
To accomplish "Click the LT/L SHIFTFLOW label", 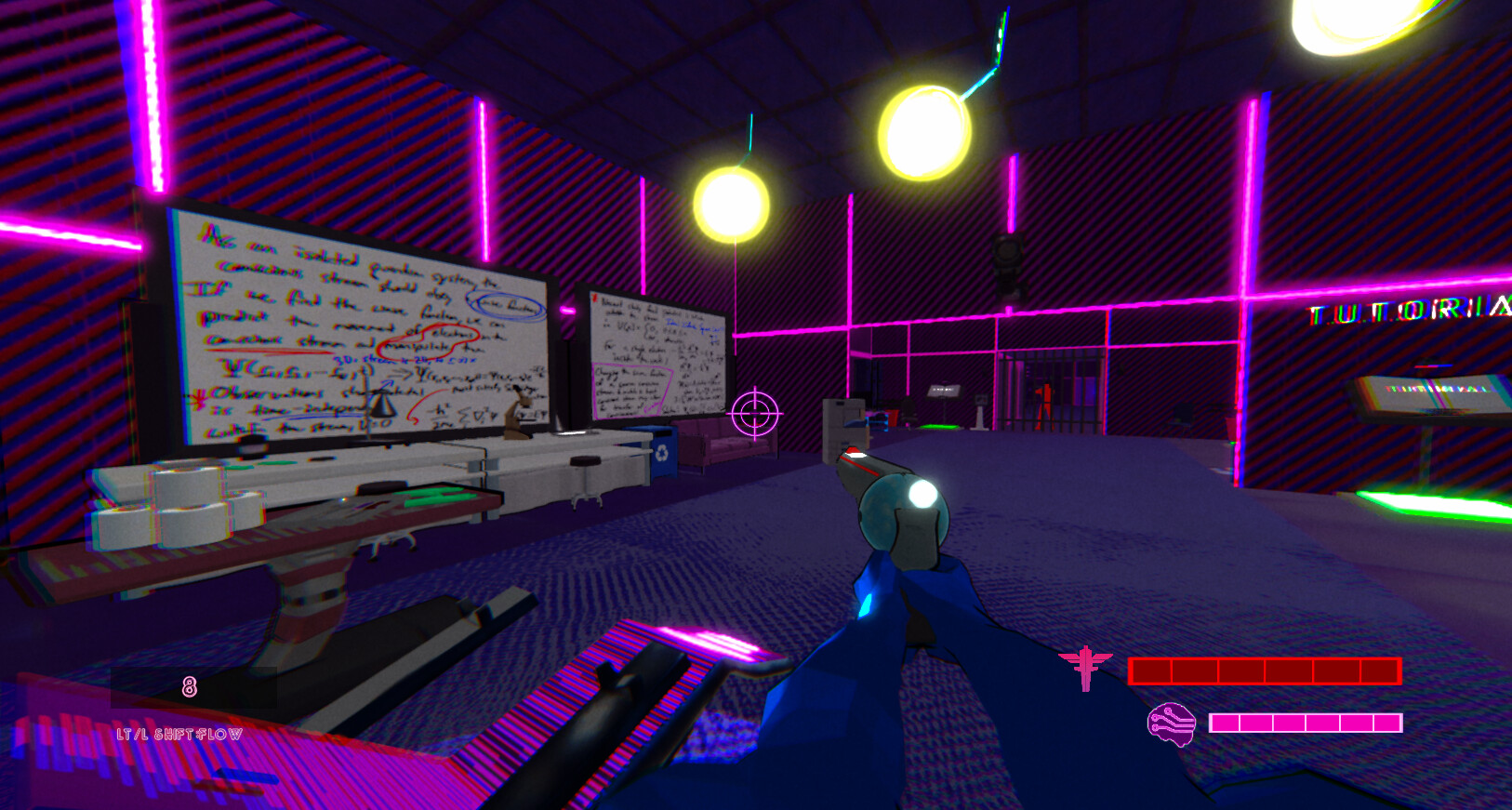I will coord(179,734).
